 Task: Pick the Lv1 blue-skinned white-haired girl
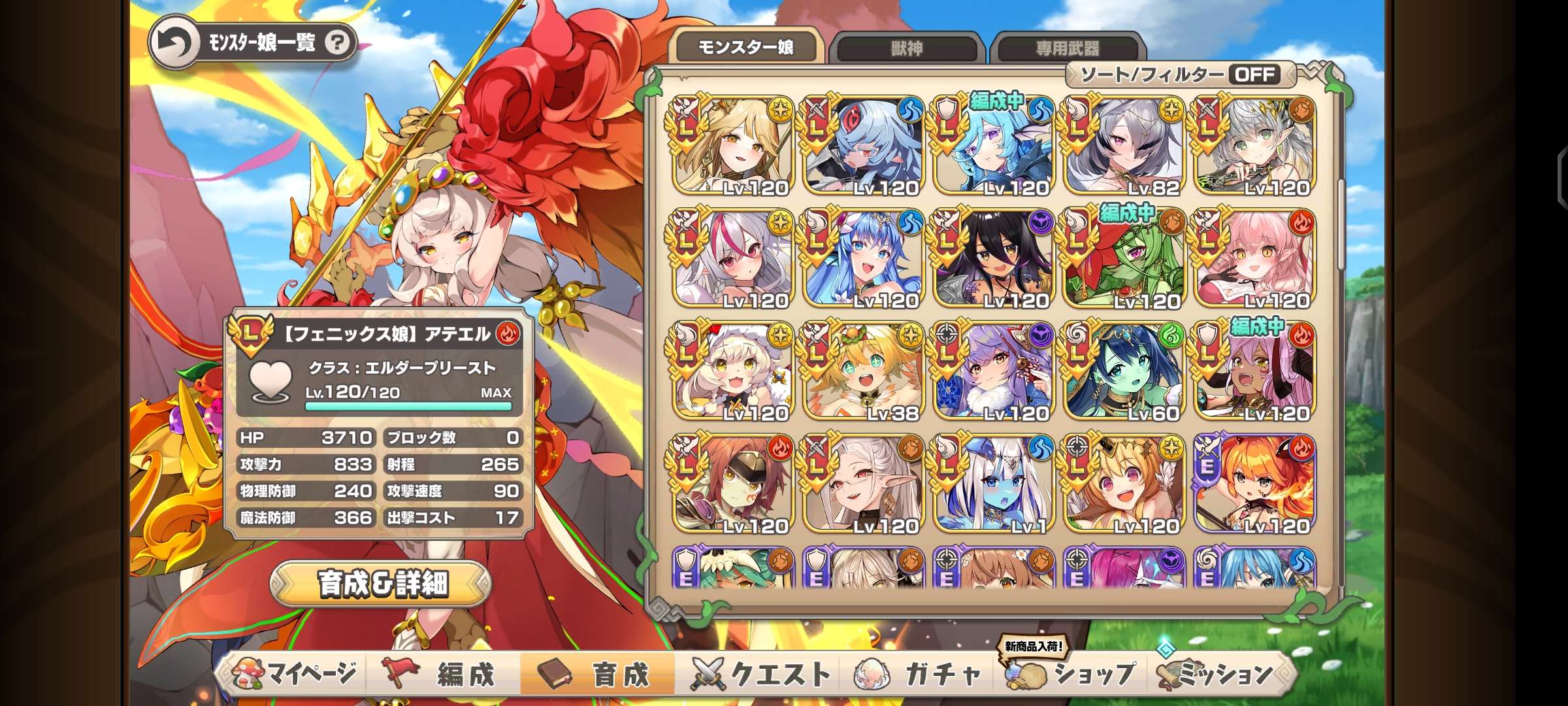tap(993, 484)
